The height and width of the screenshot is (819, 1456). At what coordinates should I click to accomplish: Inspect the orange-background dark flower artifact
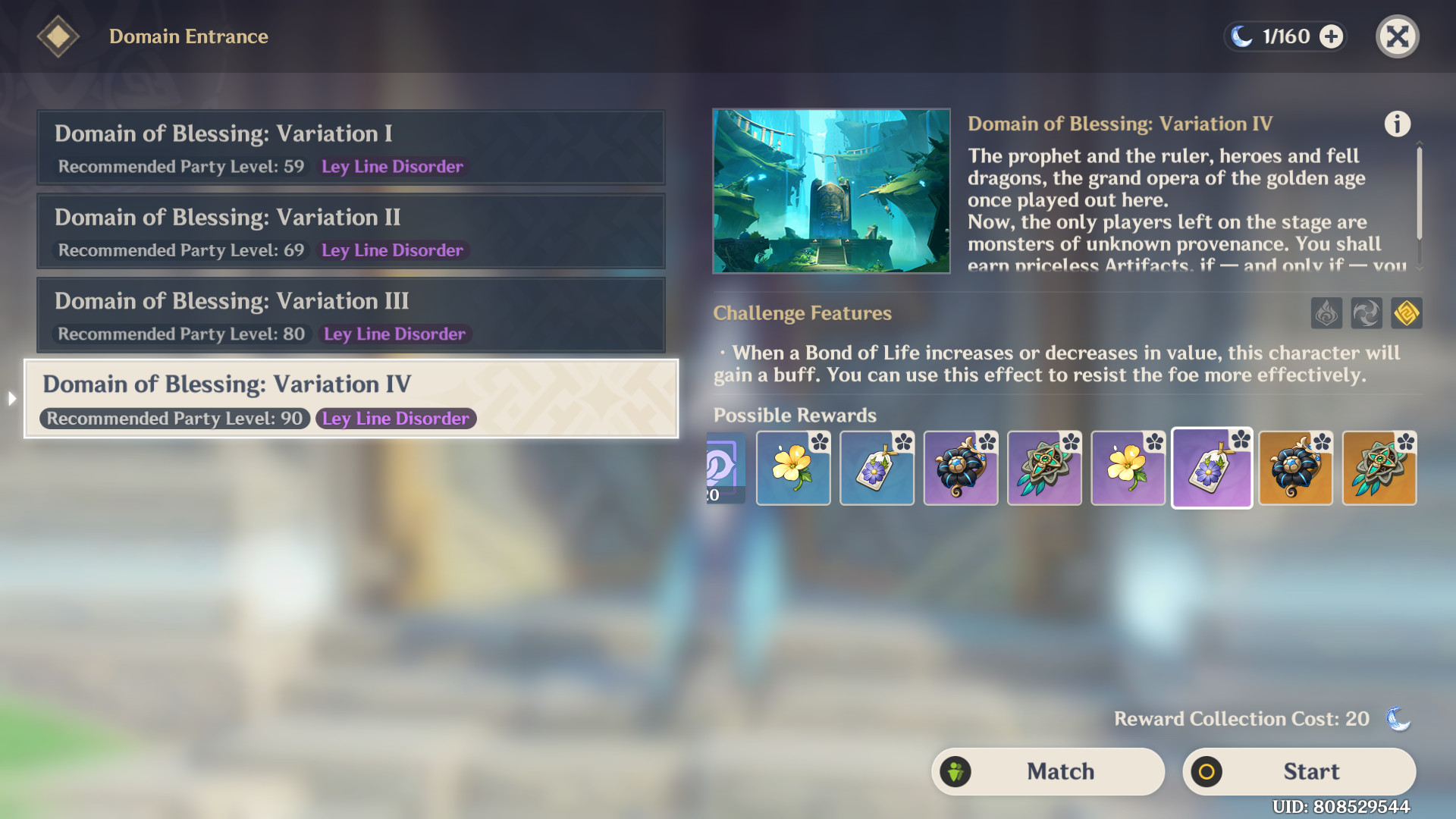[x=1295, y=469]
